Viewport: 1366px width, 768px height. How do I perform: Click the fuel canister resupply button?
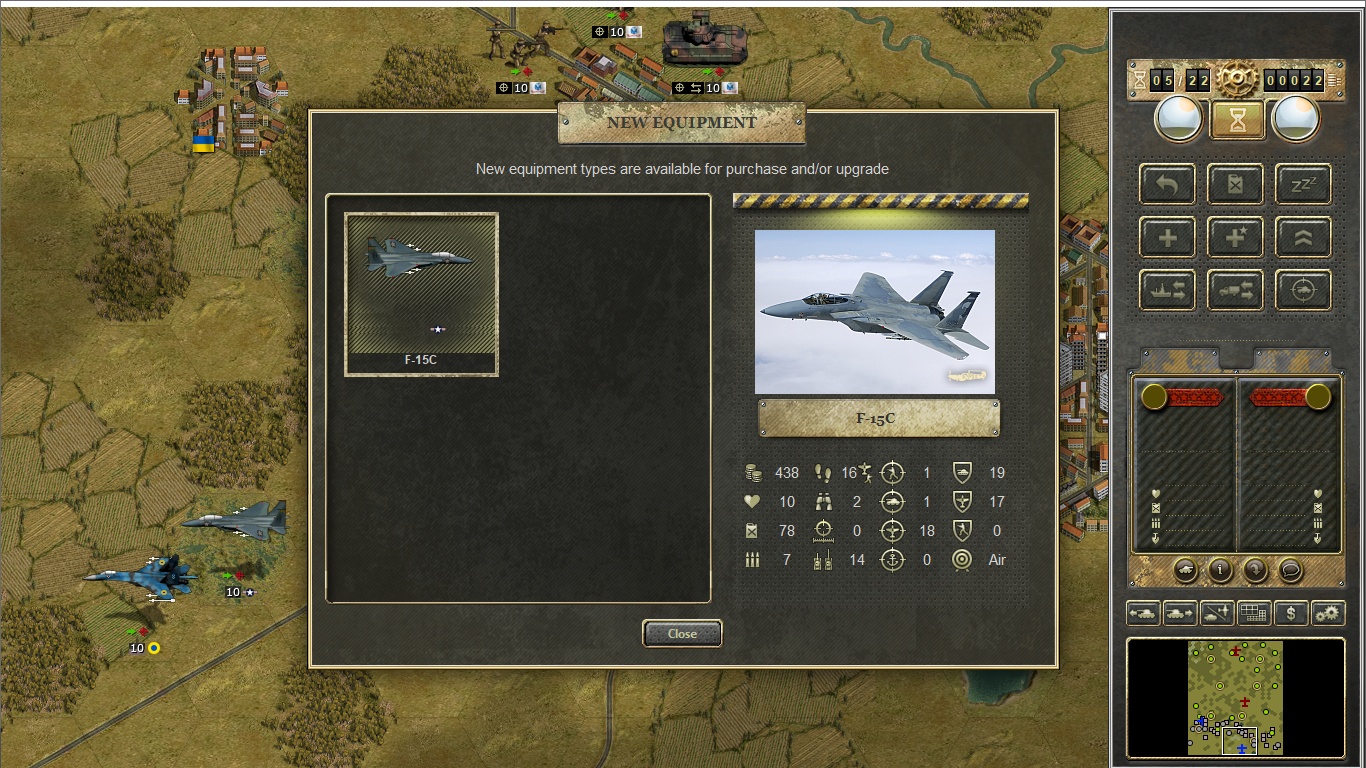click(x=1235, y=184)
